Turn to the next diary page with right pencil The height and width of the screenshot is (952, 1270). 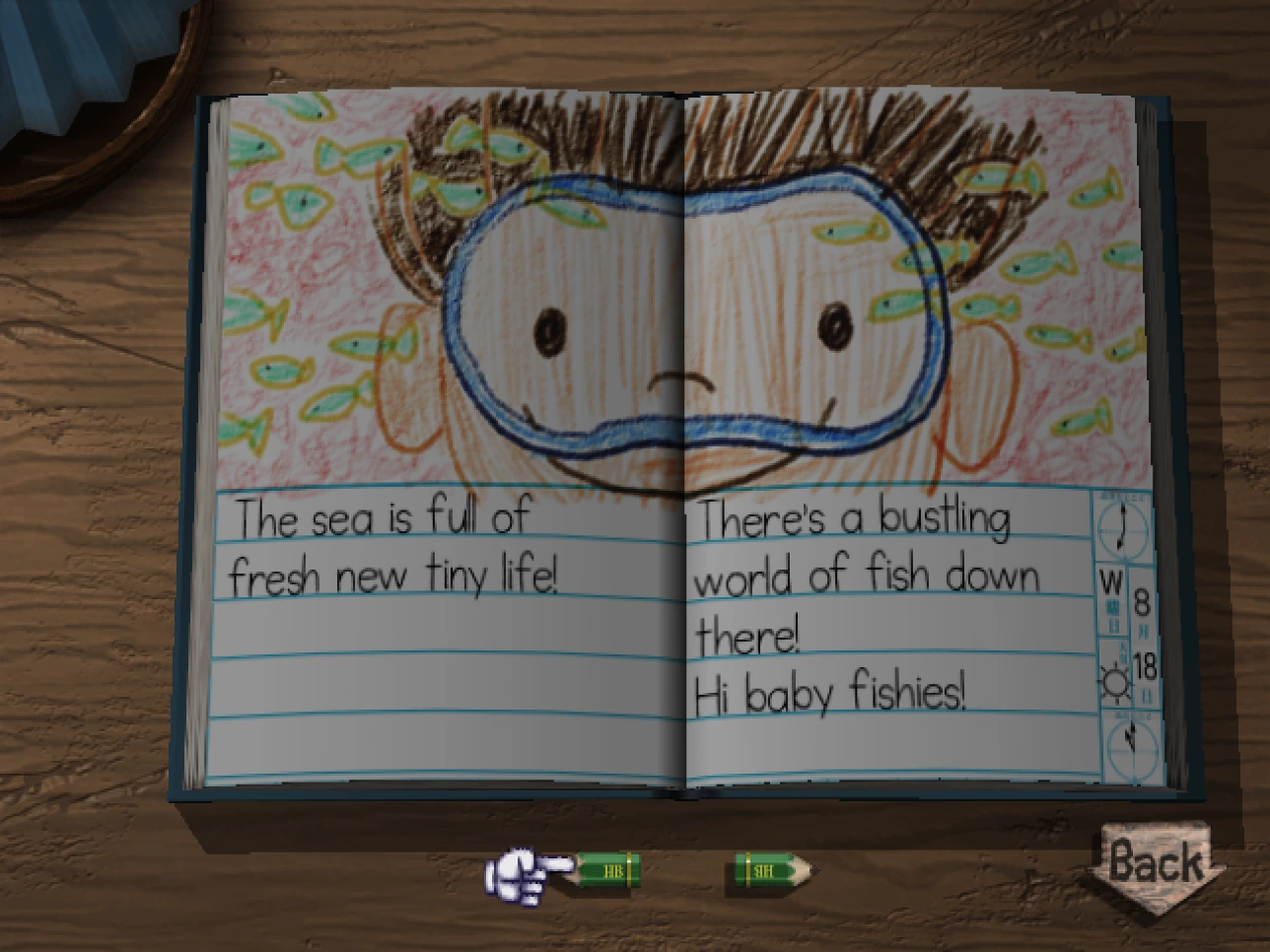[772, 870]
